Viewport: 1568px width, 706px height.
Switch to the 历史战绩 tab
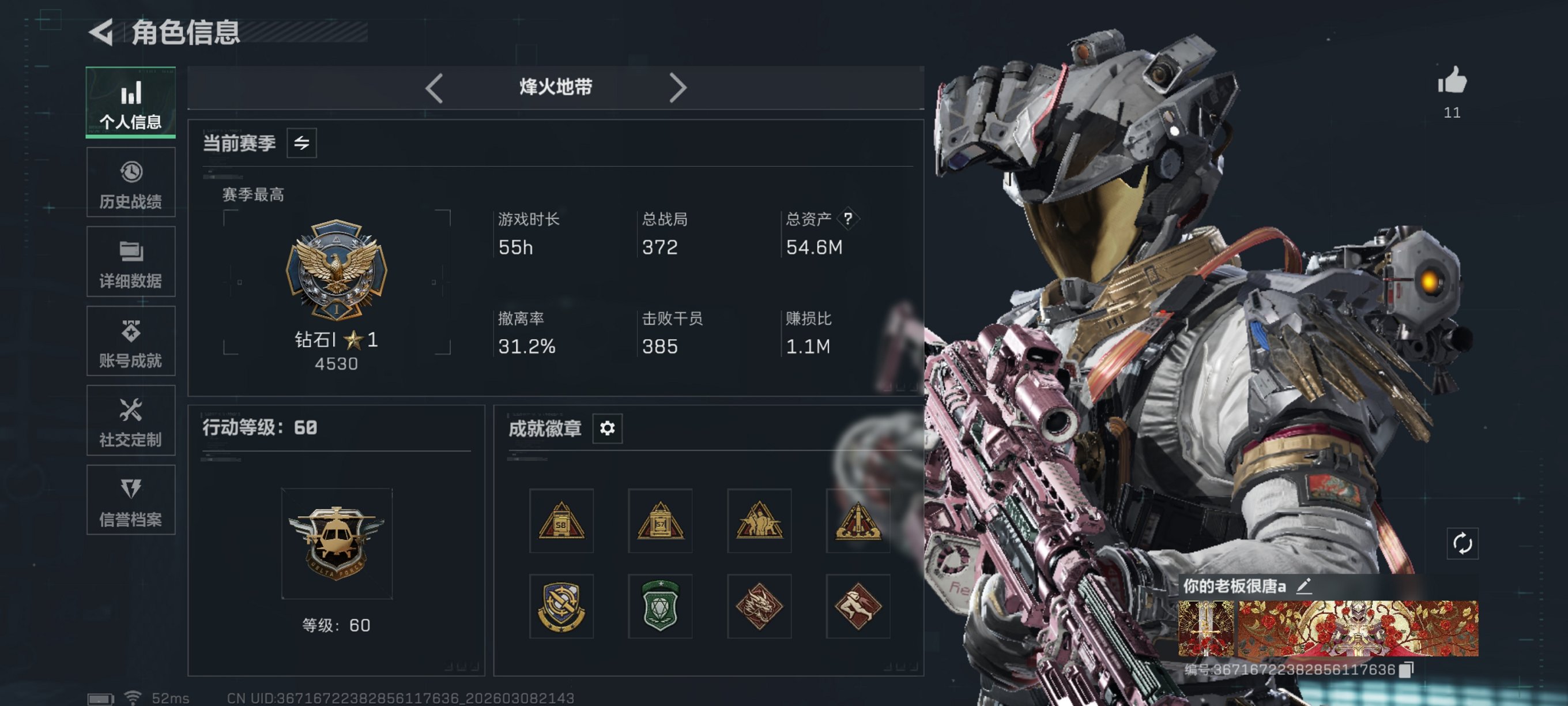pos(131,182)
